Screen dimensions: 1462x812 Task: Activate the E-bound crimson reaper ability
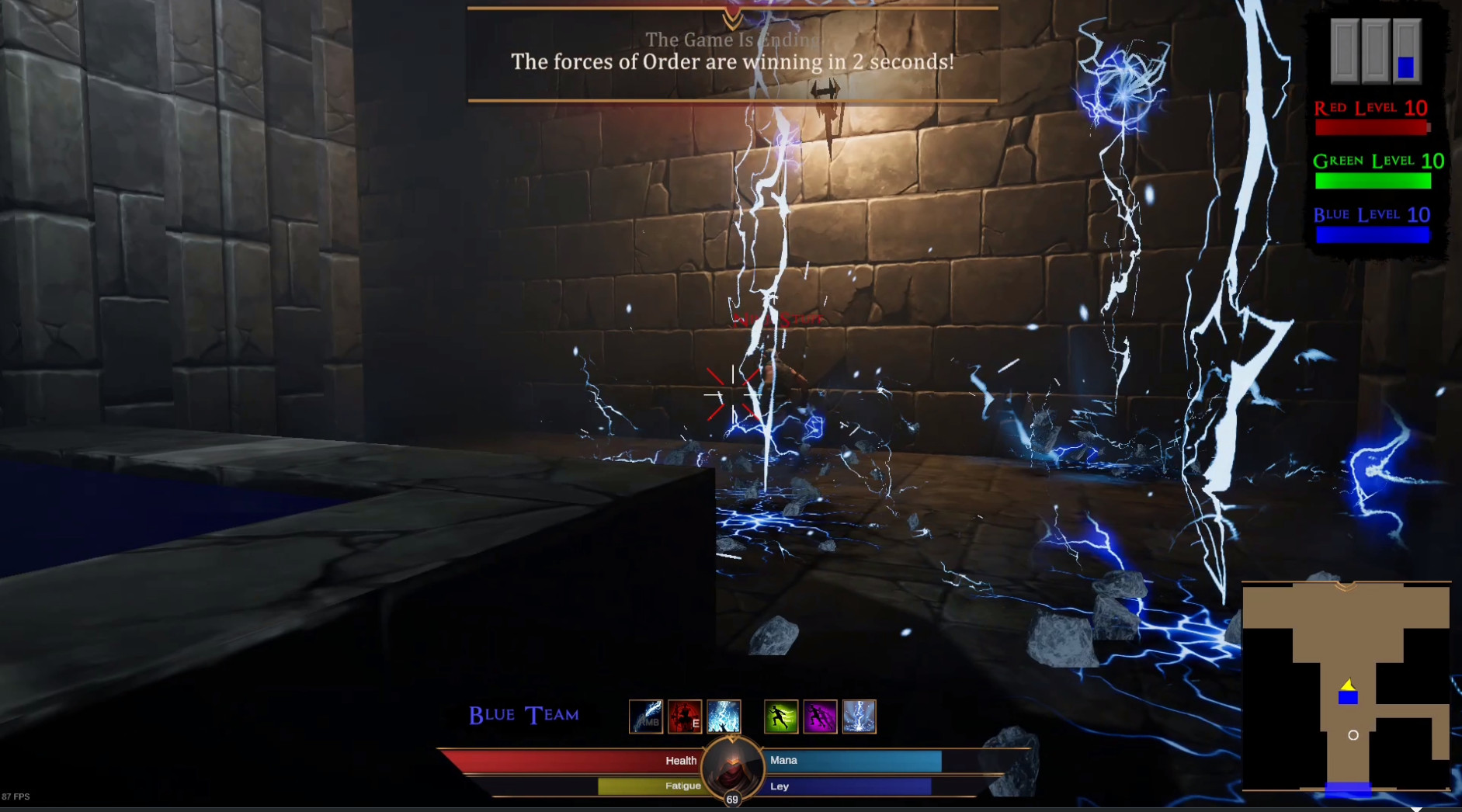(x=686, y=716)
